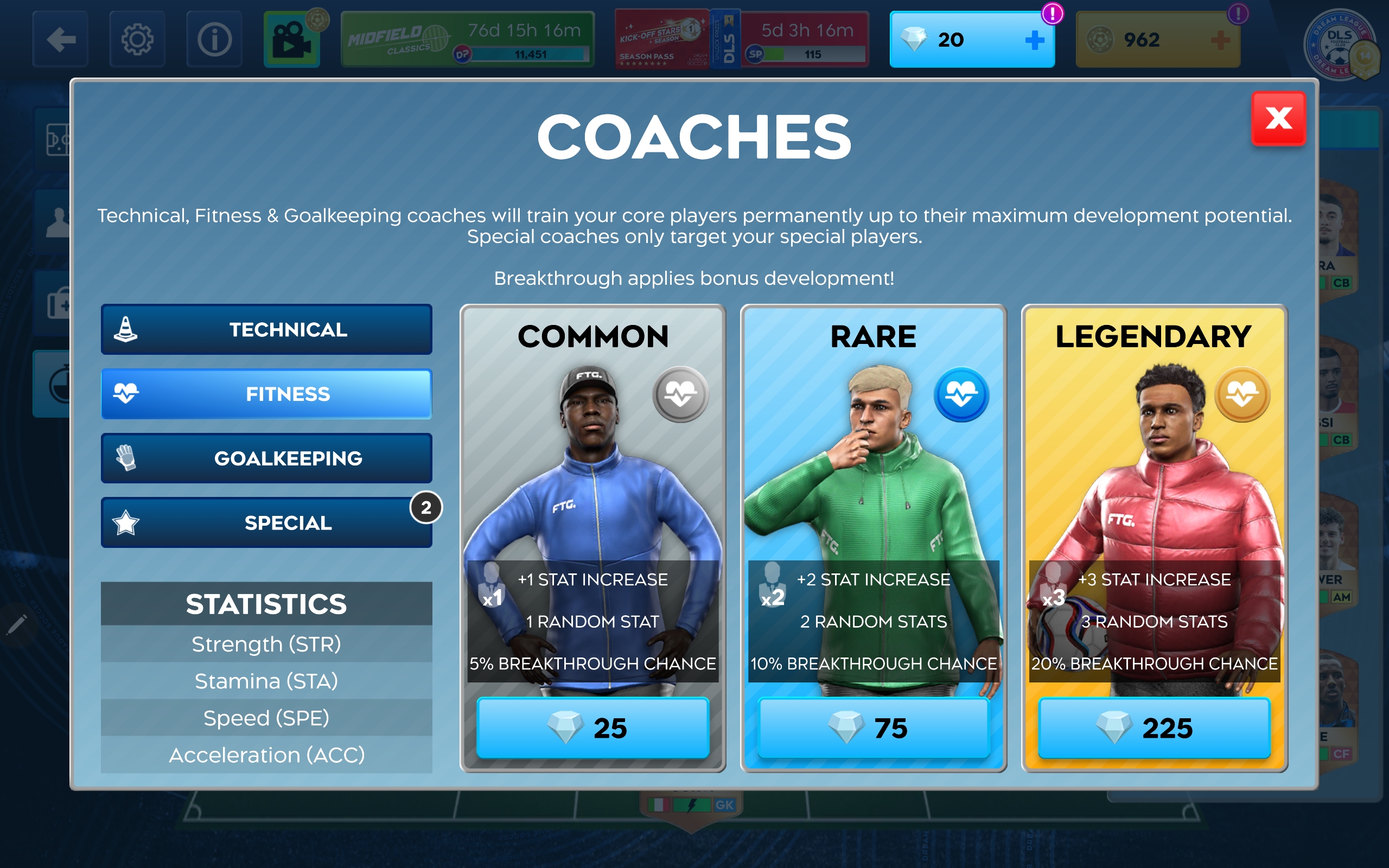Purchase the Rare coach for 75 gems
This screenshot has height=868, width=1389.
pos(873,728)
